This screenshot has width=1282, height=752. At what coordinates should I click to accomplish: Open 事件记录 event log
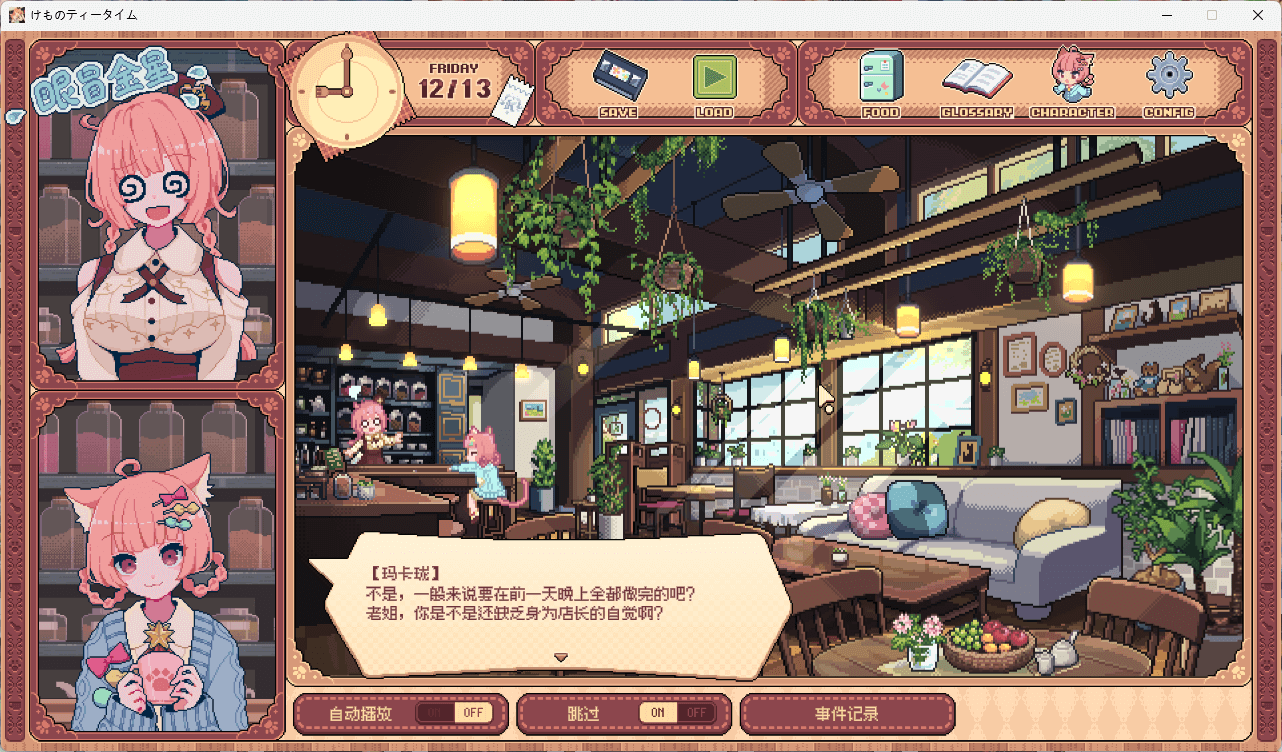847,712
